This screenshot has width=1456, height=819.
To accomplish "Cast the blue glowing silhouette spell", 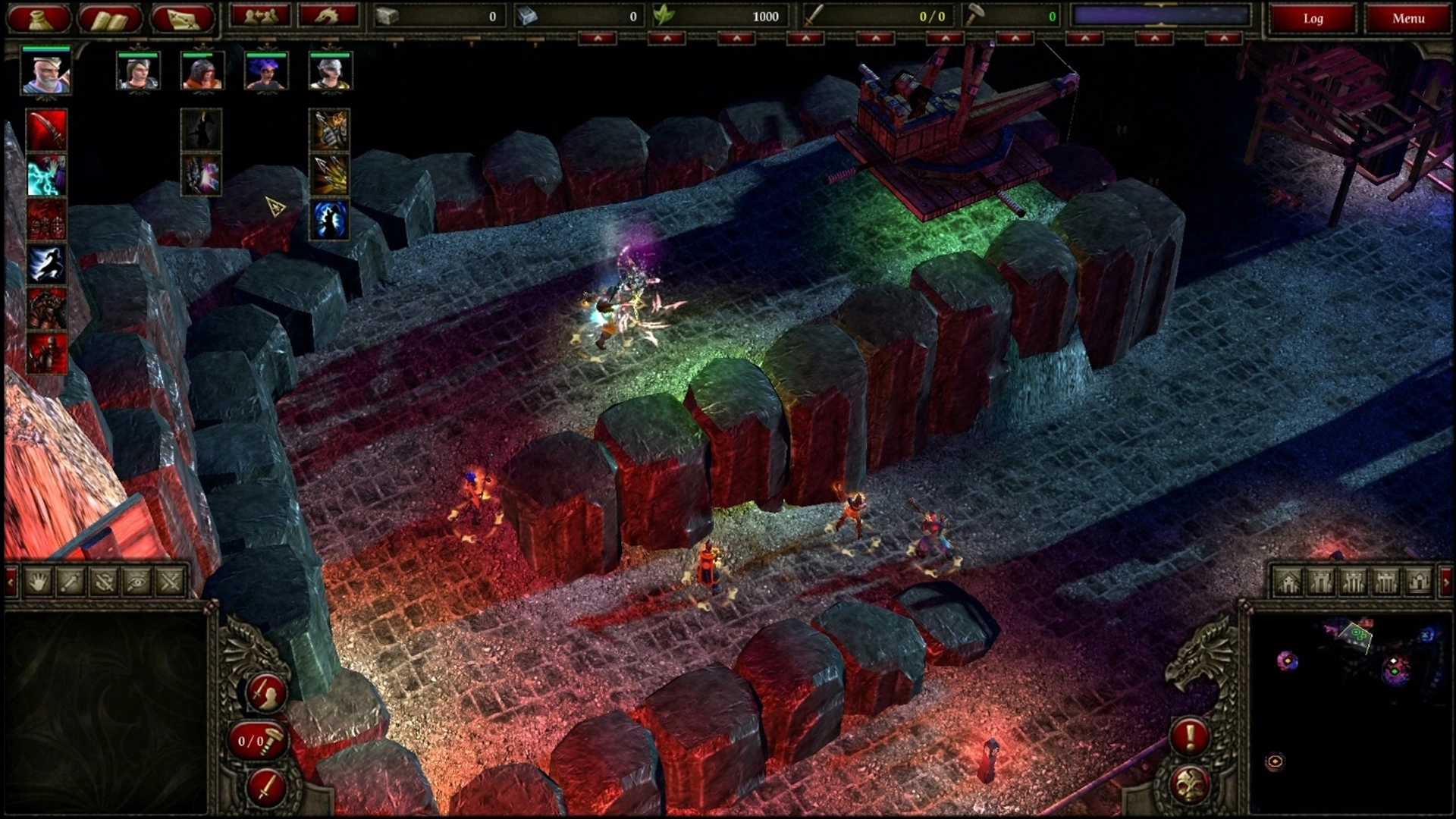I will (330, 219).
